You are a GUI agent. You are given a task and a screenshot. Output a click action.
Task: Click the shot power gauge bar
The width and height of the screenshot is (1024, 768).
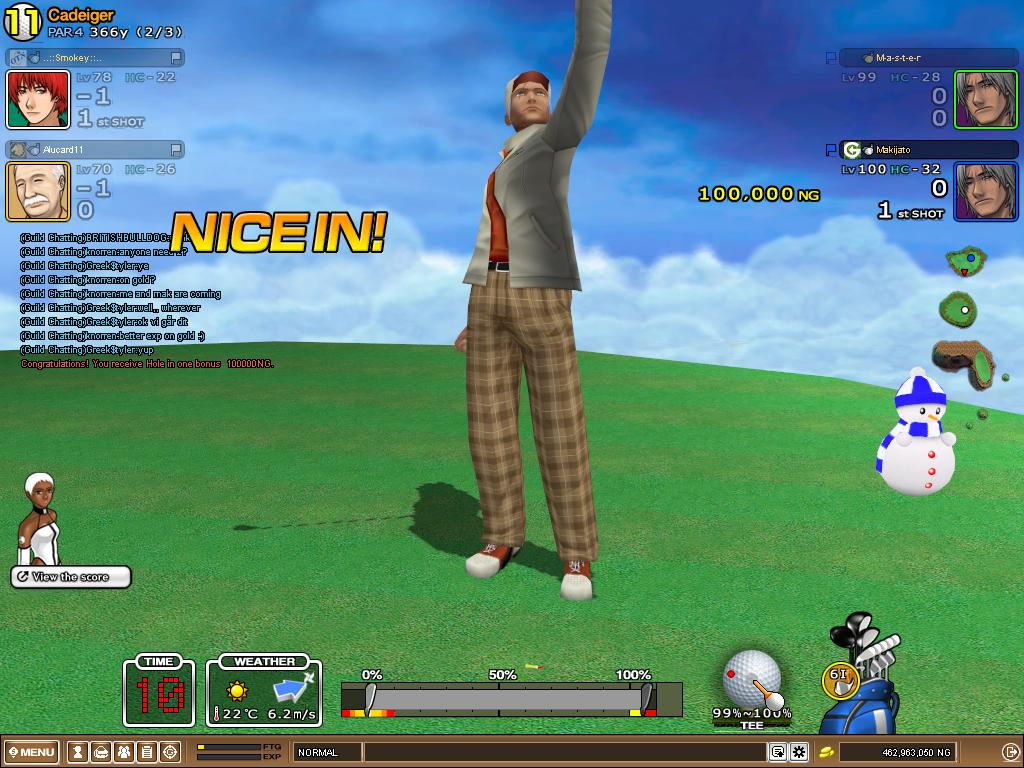coord(510,697)
